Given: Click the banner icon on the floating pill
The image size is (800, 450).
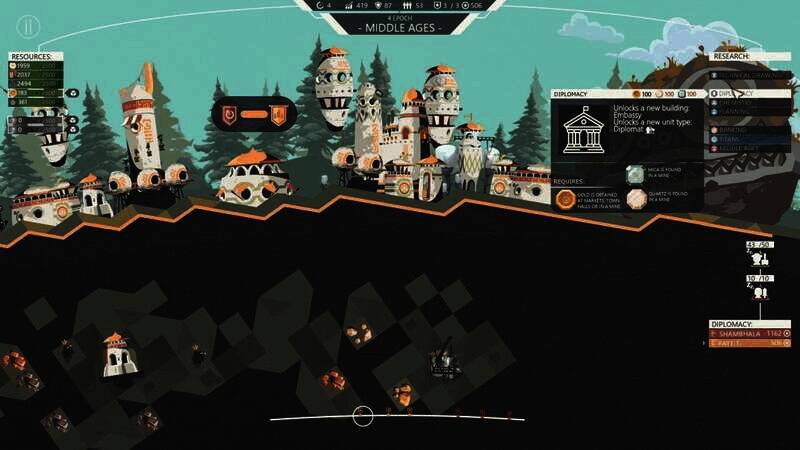Looking at the screenshot, I should tap(278, 113).
